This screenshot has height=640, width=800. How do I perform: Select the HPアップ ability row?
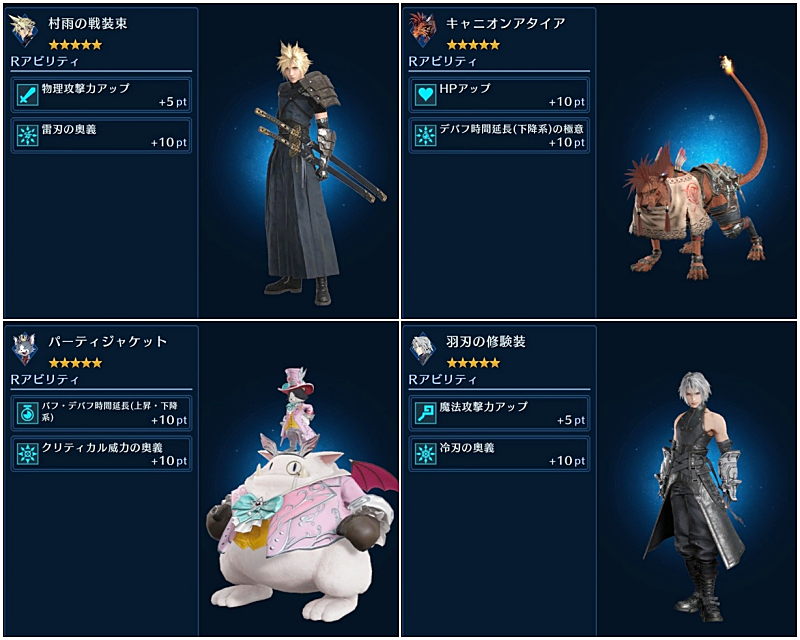(499, 95)
